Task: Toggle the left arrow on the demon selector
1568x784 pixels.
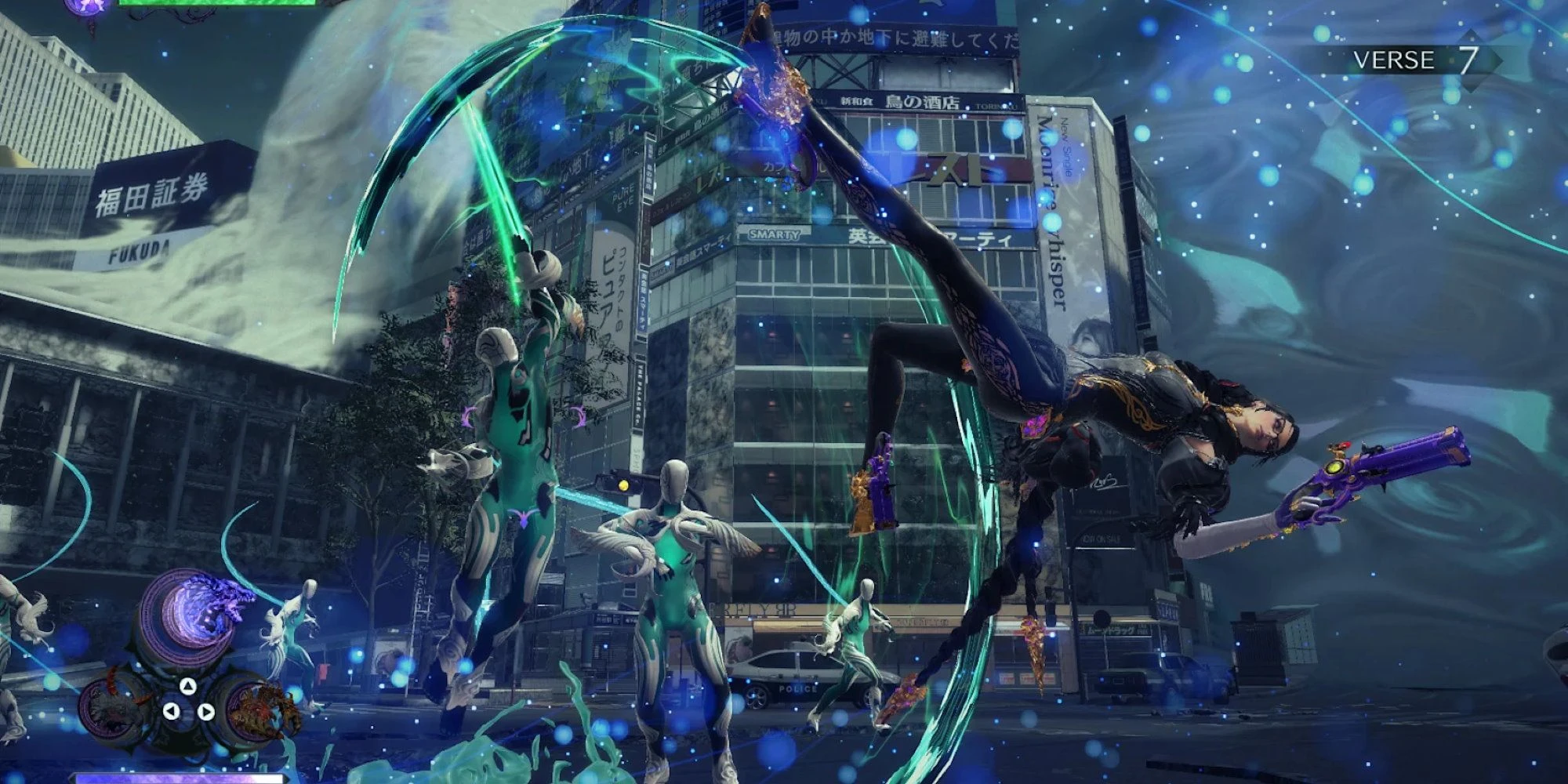Action: tap(172, 710)
